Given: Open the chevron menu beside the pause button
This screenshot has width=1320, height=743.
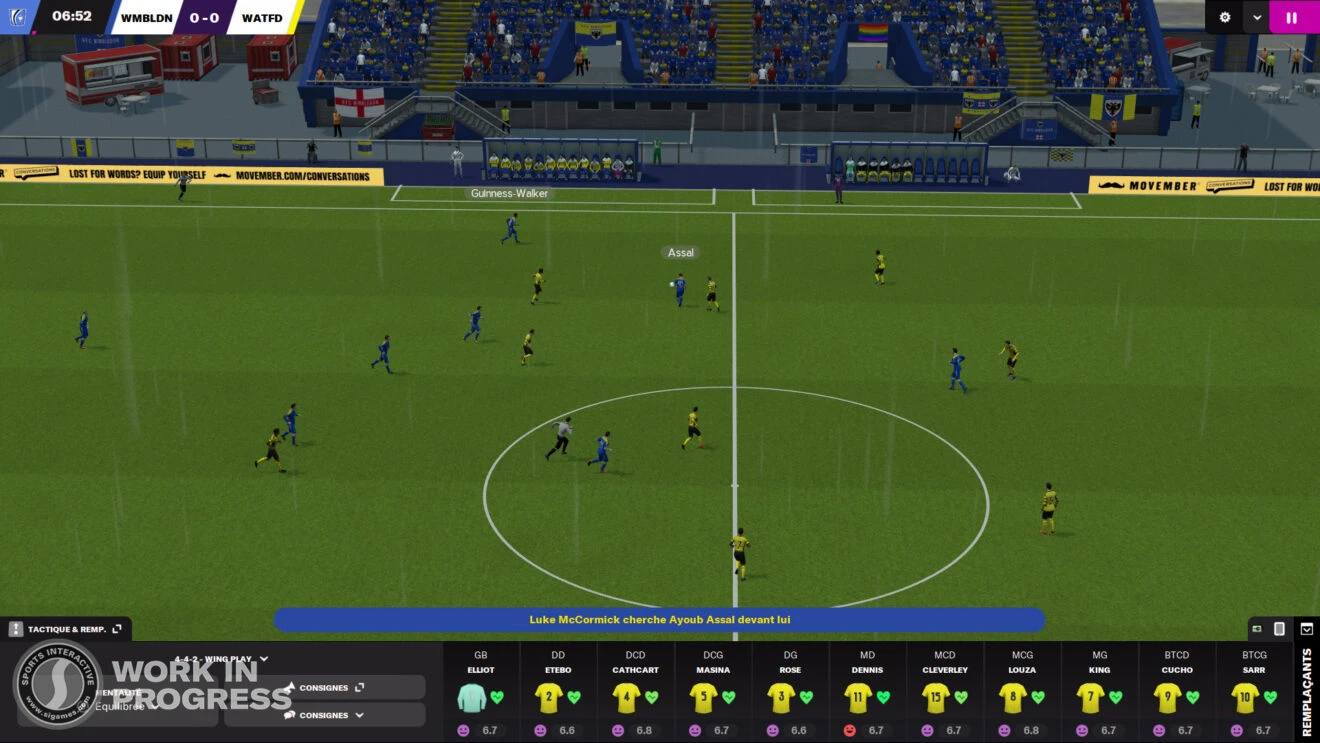Looking at the screenshot, I should point(1254,17).
